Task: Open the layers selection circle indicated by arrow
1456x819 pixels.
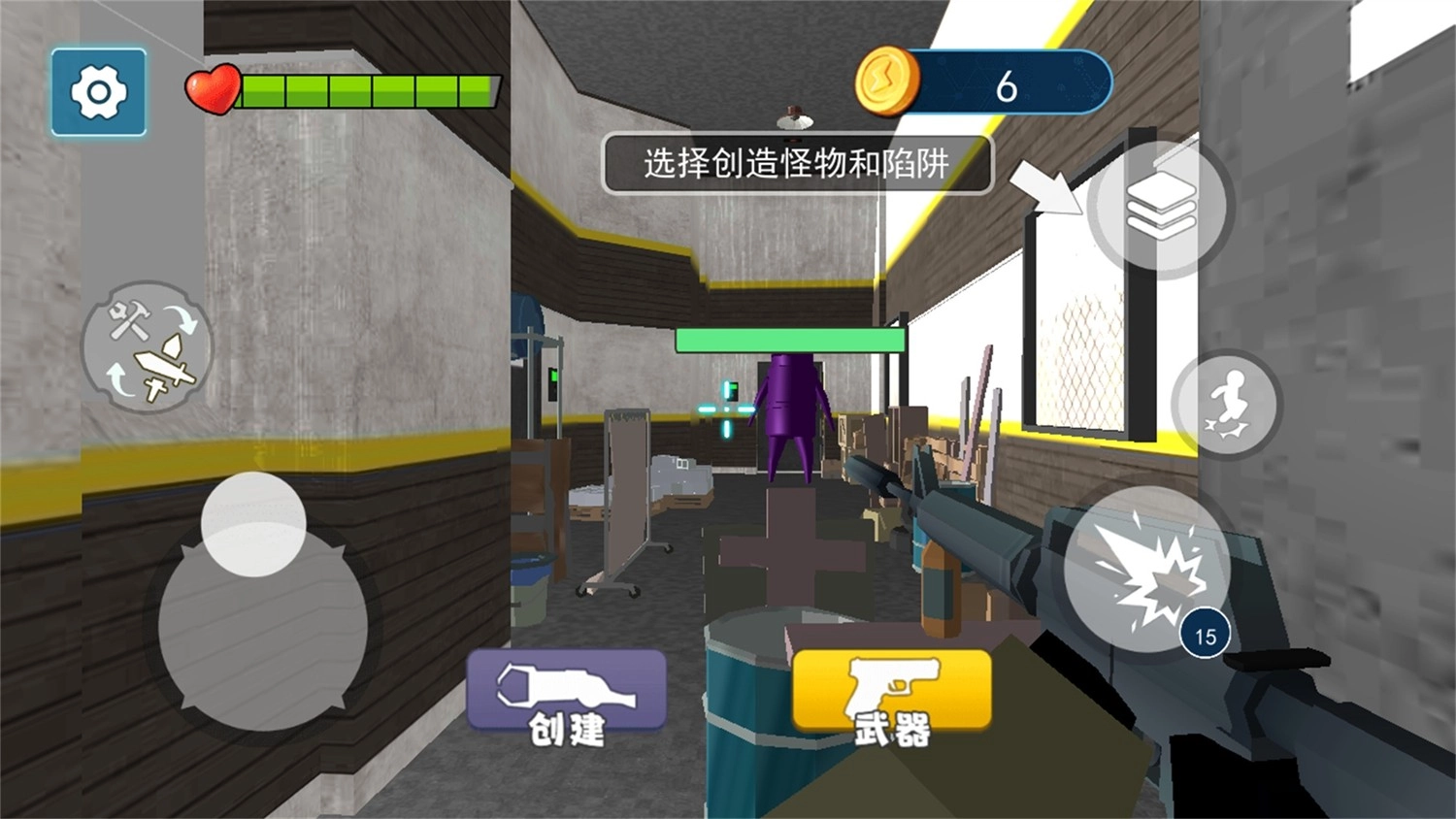Action: pyautogui.click(x=1162, y=207)
